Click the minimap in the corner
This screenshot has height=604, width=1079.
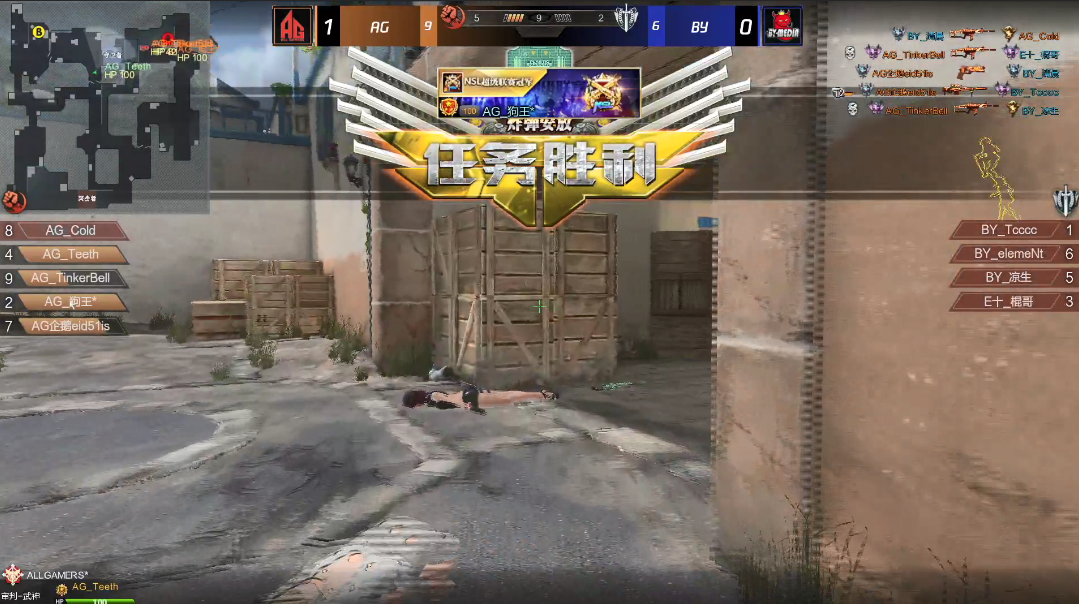tap(104, 105)
